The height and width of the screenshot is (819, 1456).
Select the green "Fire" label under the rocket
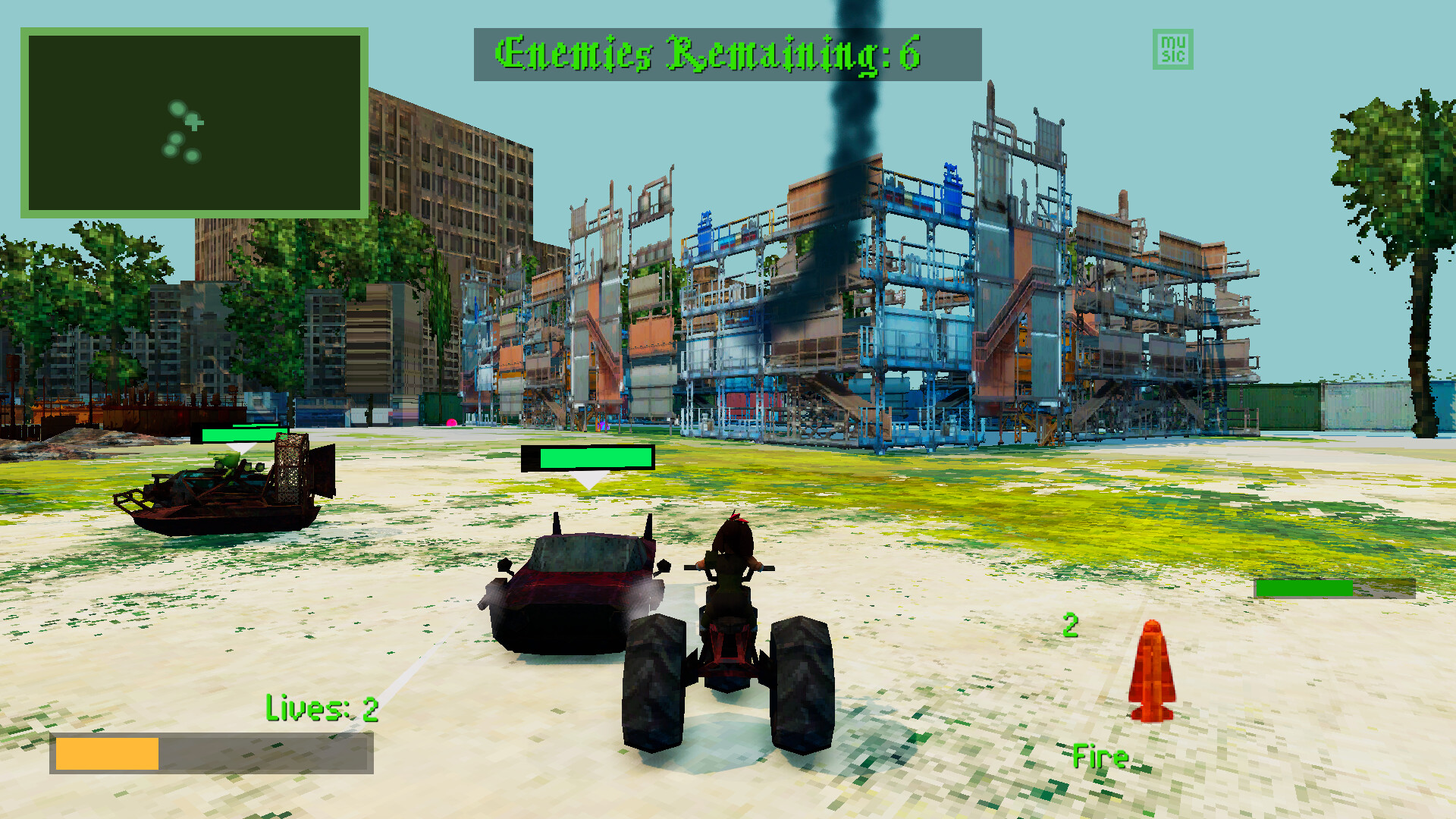(x=1101, y=756)
